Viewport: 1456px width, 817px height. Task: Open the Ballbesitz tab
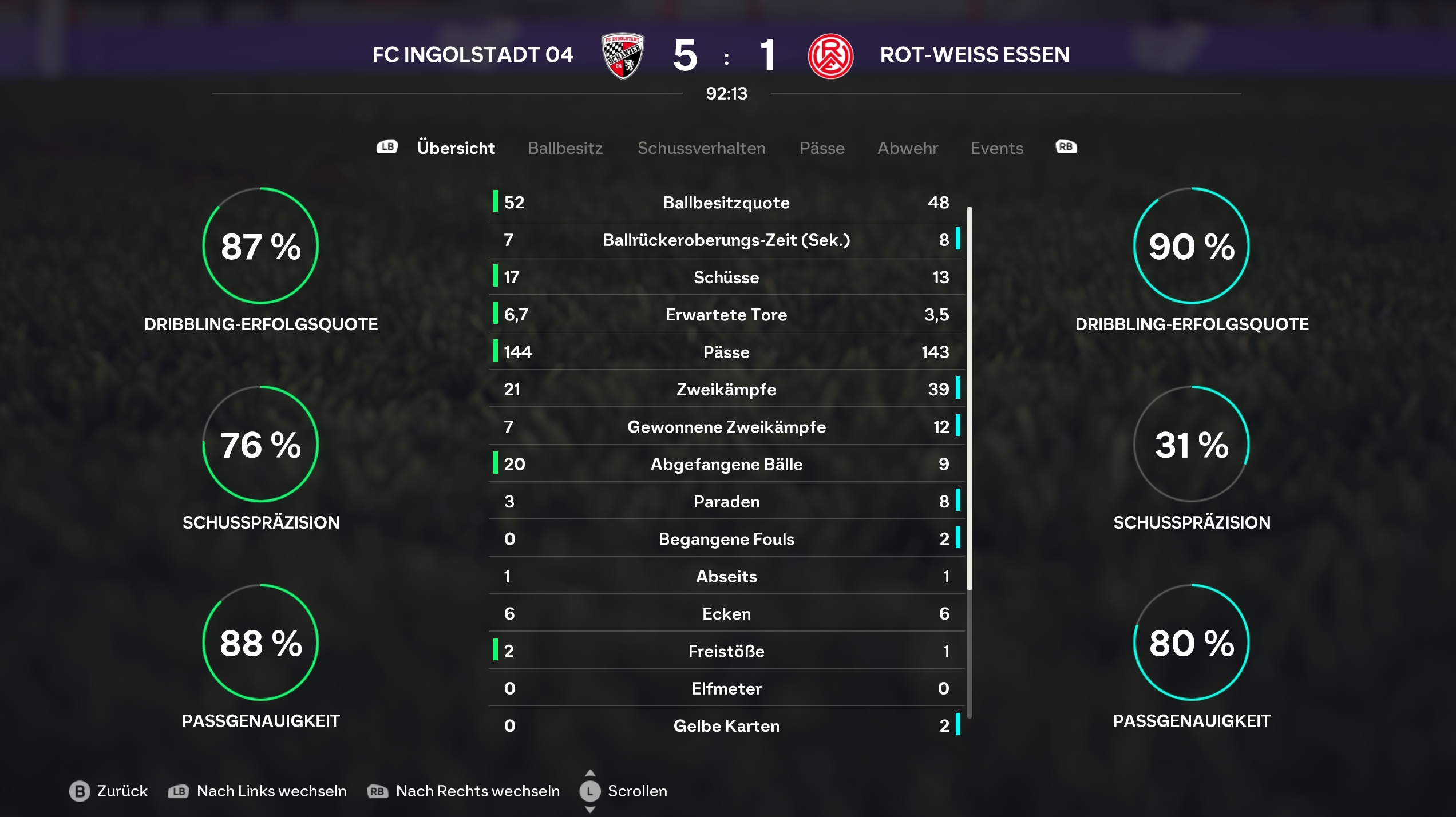click(565, 148)
